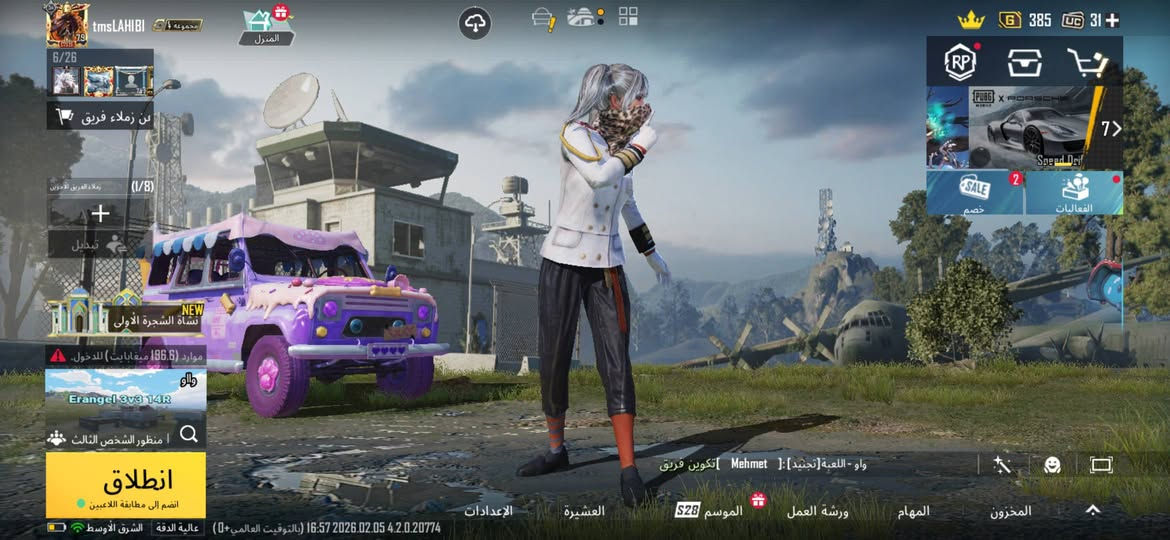Open the ورشة العمل workshop

click(x=817, y=511)
